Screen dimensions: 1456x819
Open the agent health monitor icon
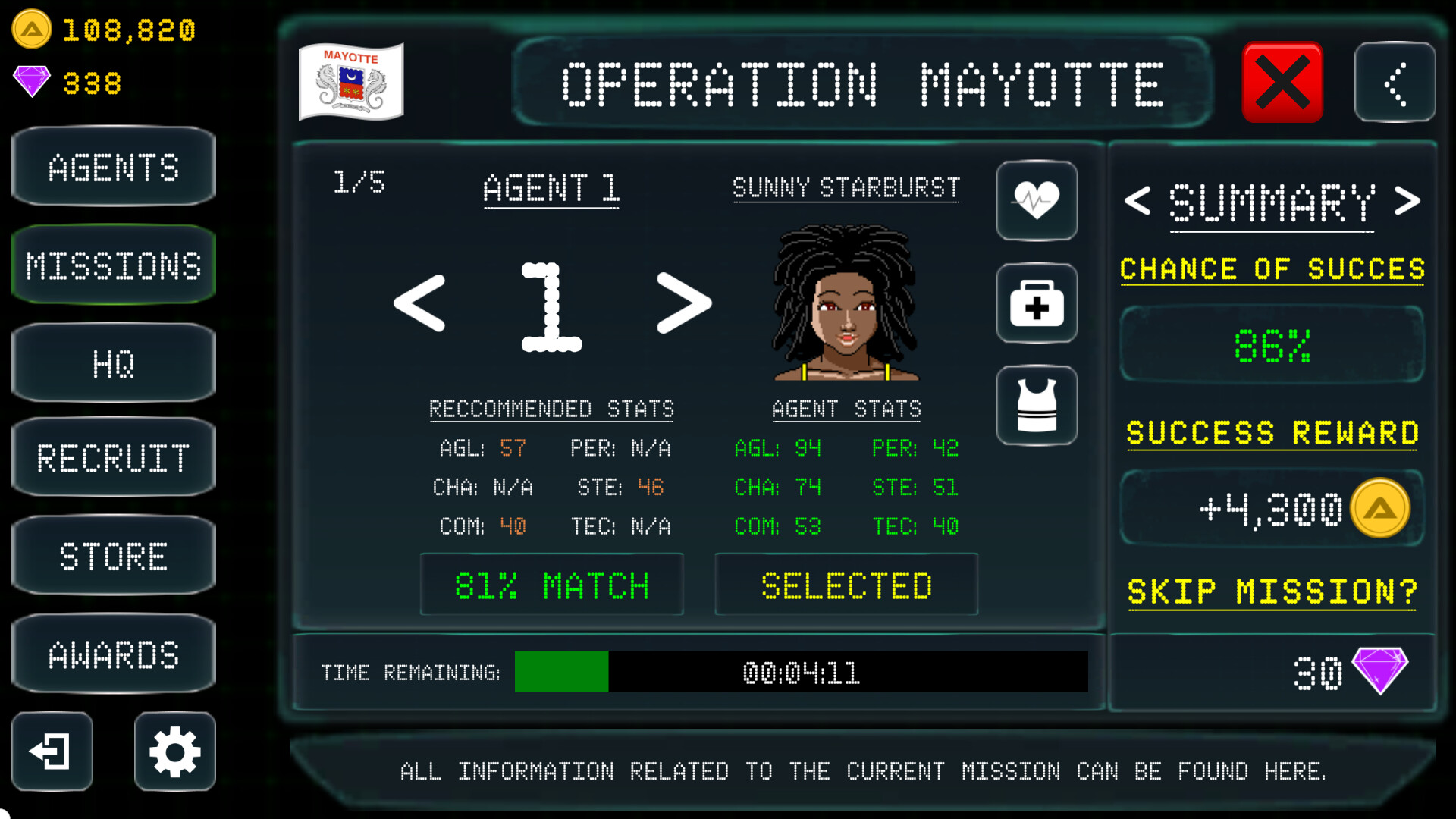pyautogui.click(x=1037, y=200)
